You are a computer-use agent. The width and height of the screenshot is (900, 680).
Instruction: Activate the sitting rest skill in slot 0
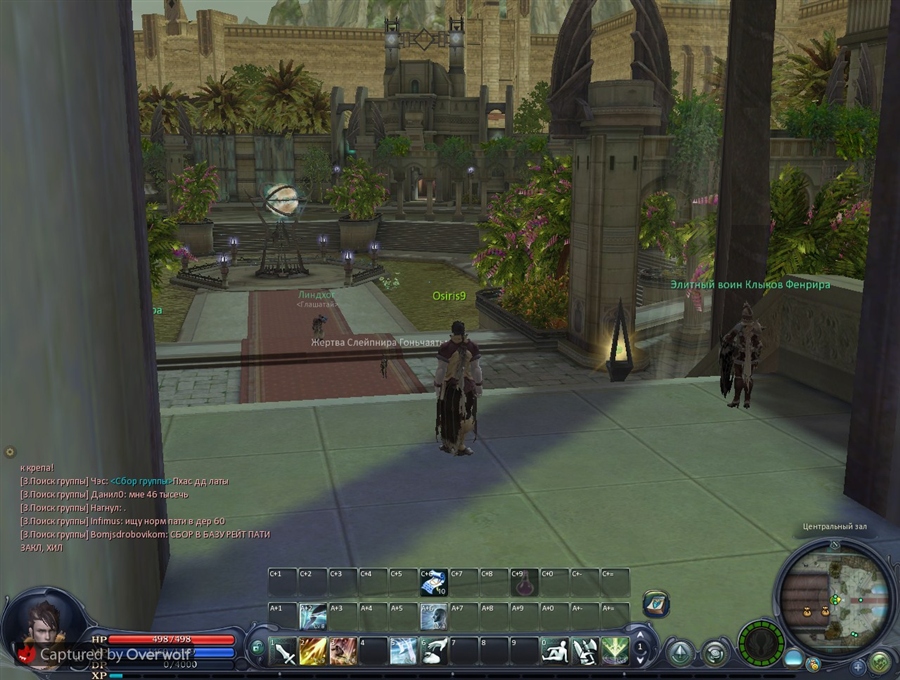pyautogui.click(x=555, y=651)
